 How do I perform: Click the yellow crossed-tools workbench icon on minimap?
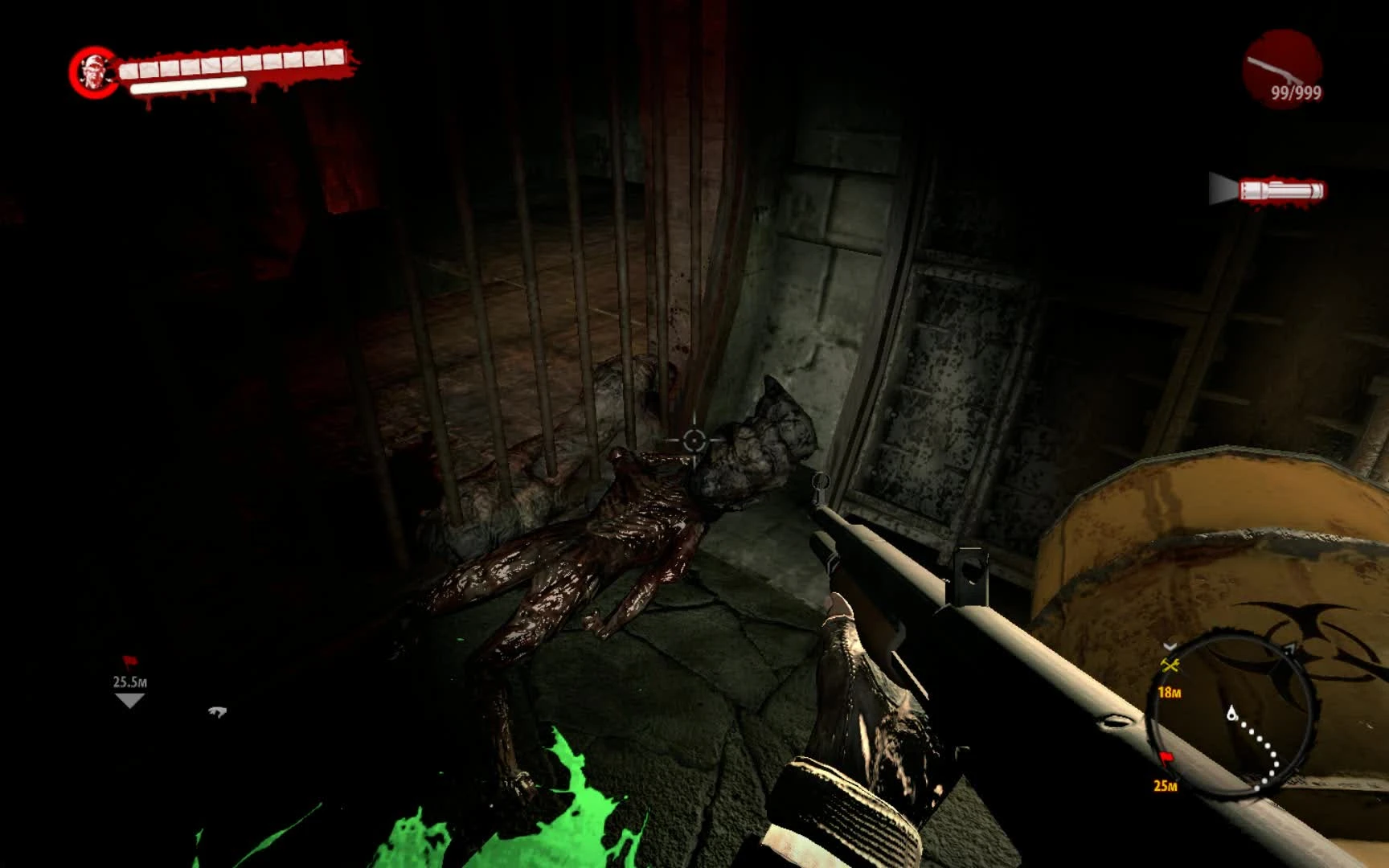click(1170, 665)
